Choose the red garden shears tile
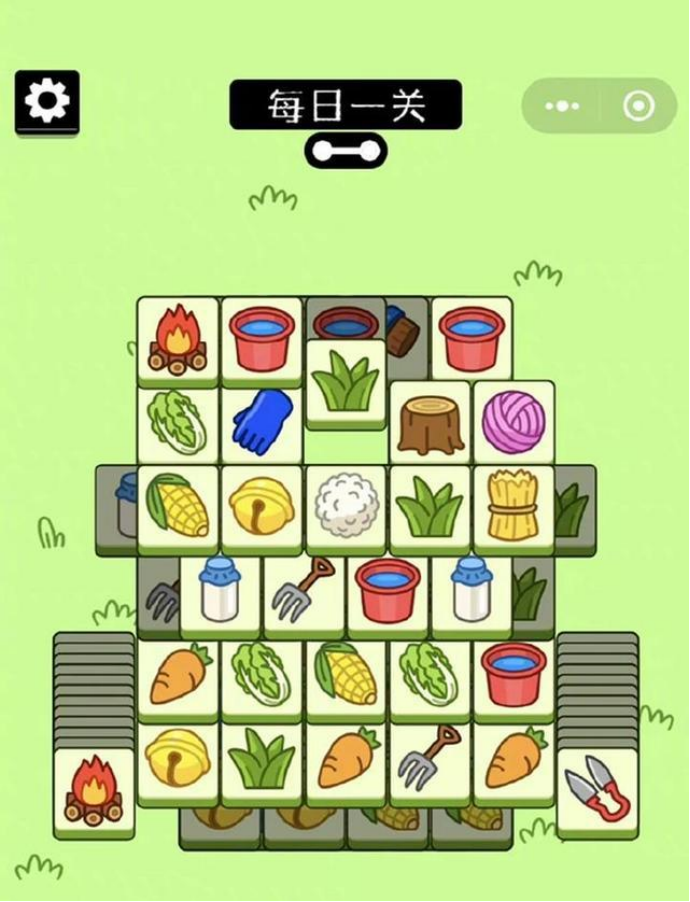The height and width of the screenshot is (902, 690). 597,789
